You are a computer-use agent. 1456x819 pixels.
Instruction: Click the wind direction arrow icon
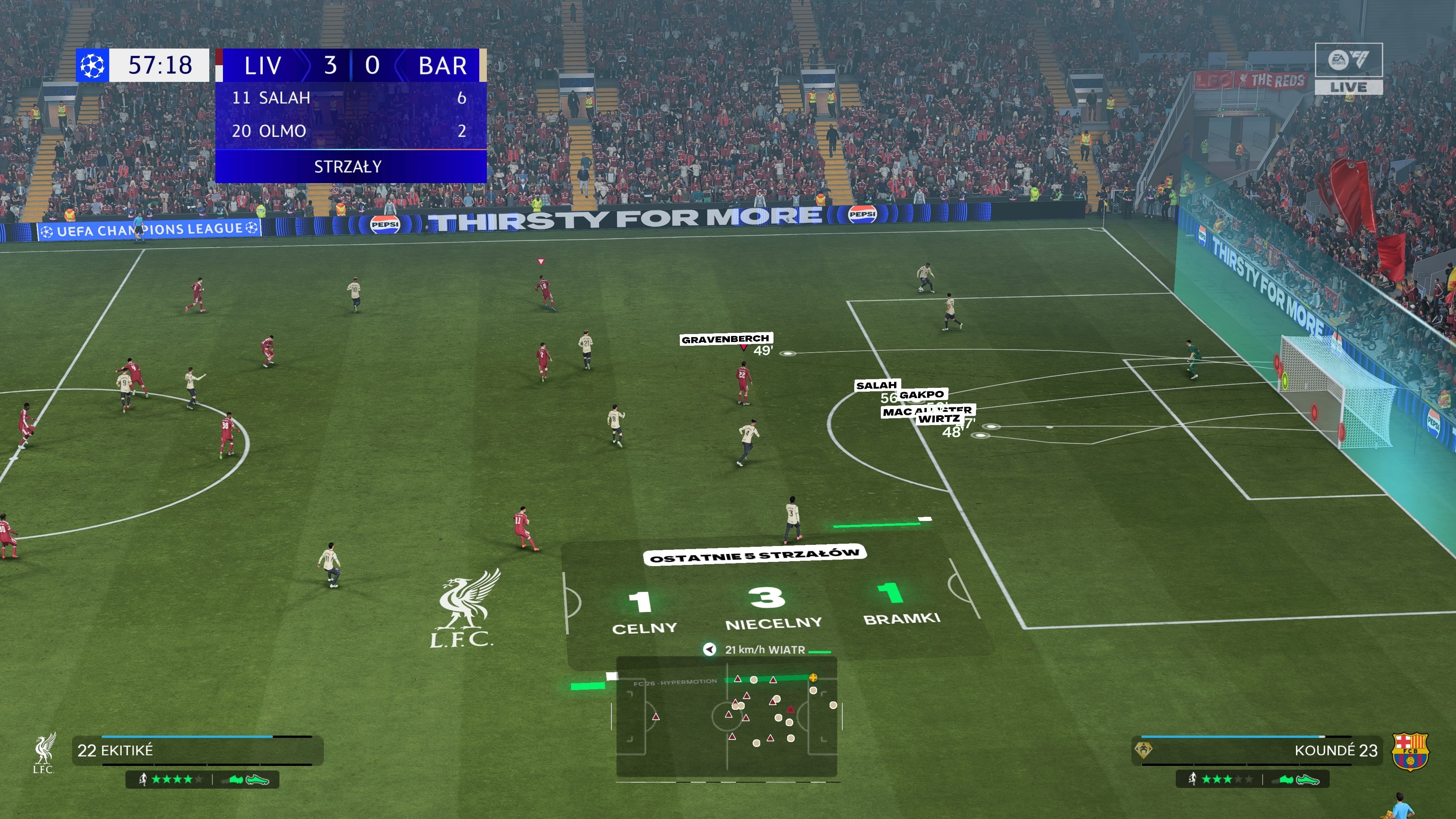709,650
